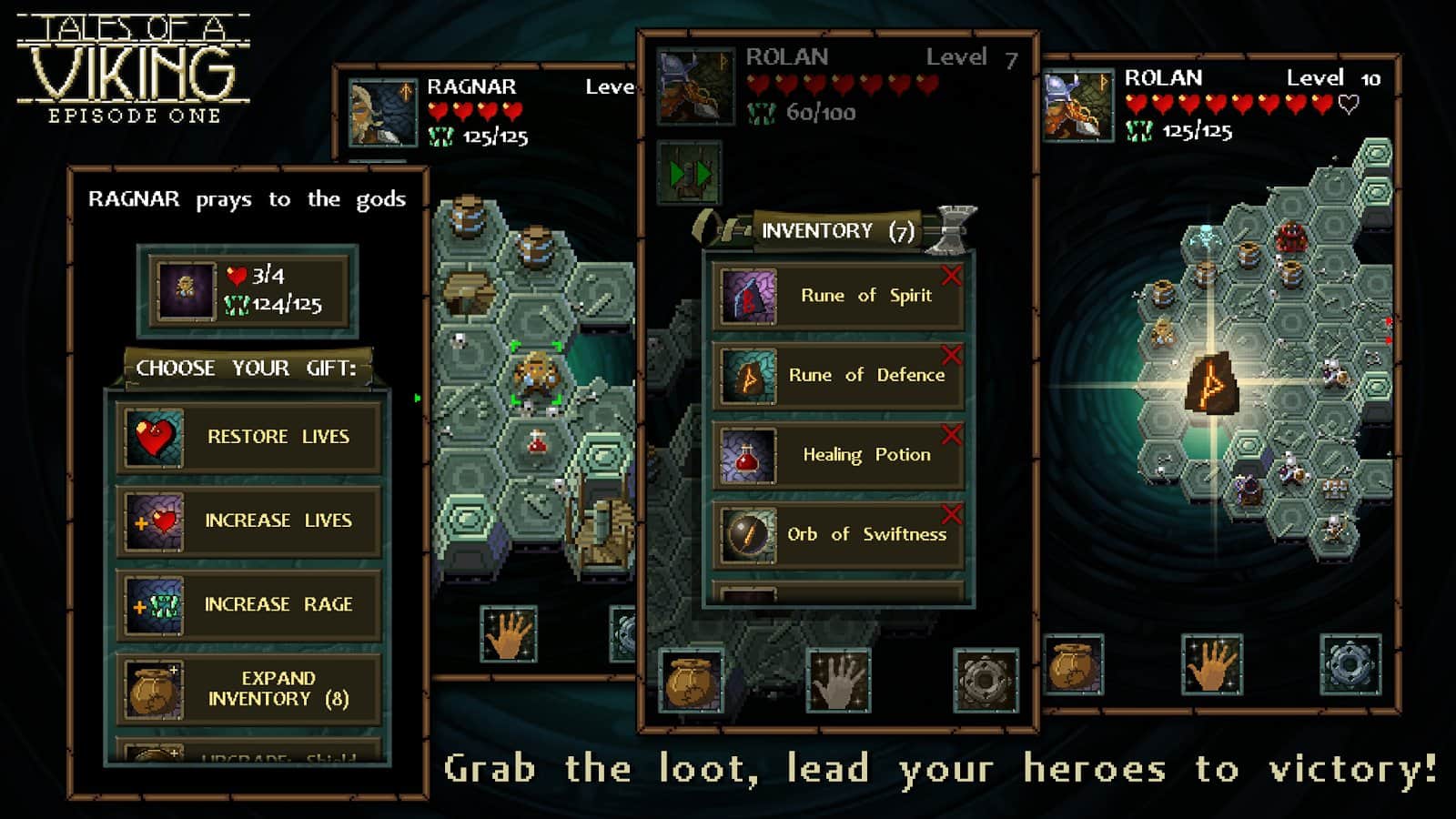
Task: Click the green fast-forward arrows icon
Action: pos(689,173)
